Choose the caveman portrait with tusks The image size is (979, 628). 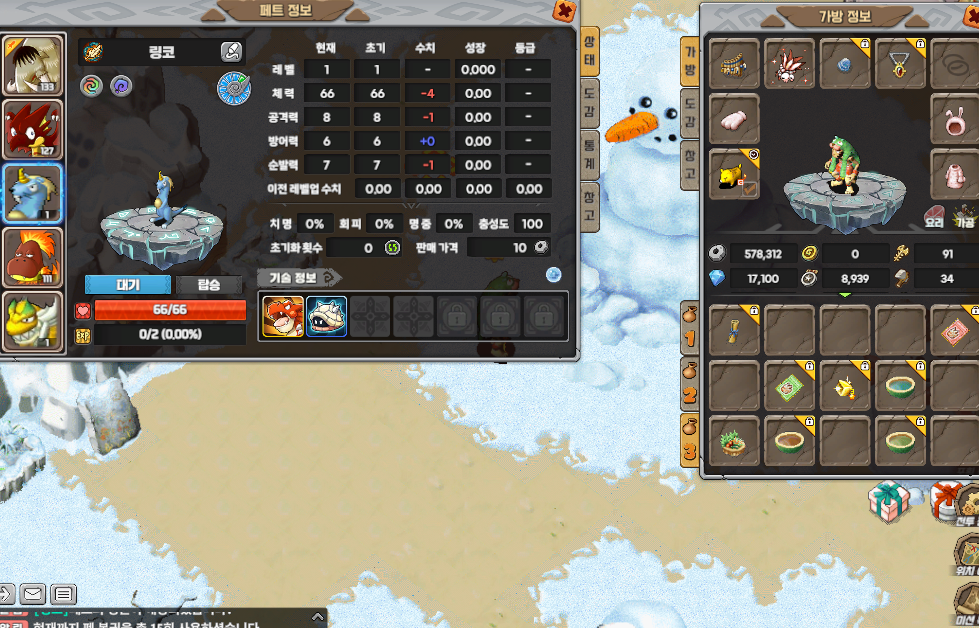pos(32,66)
